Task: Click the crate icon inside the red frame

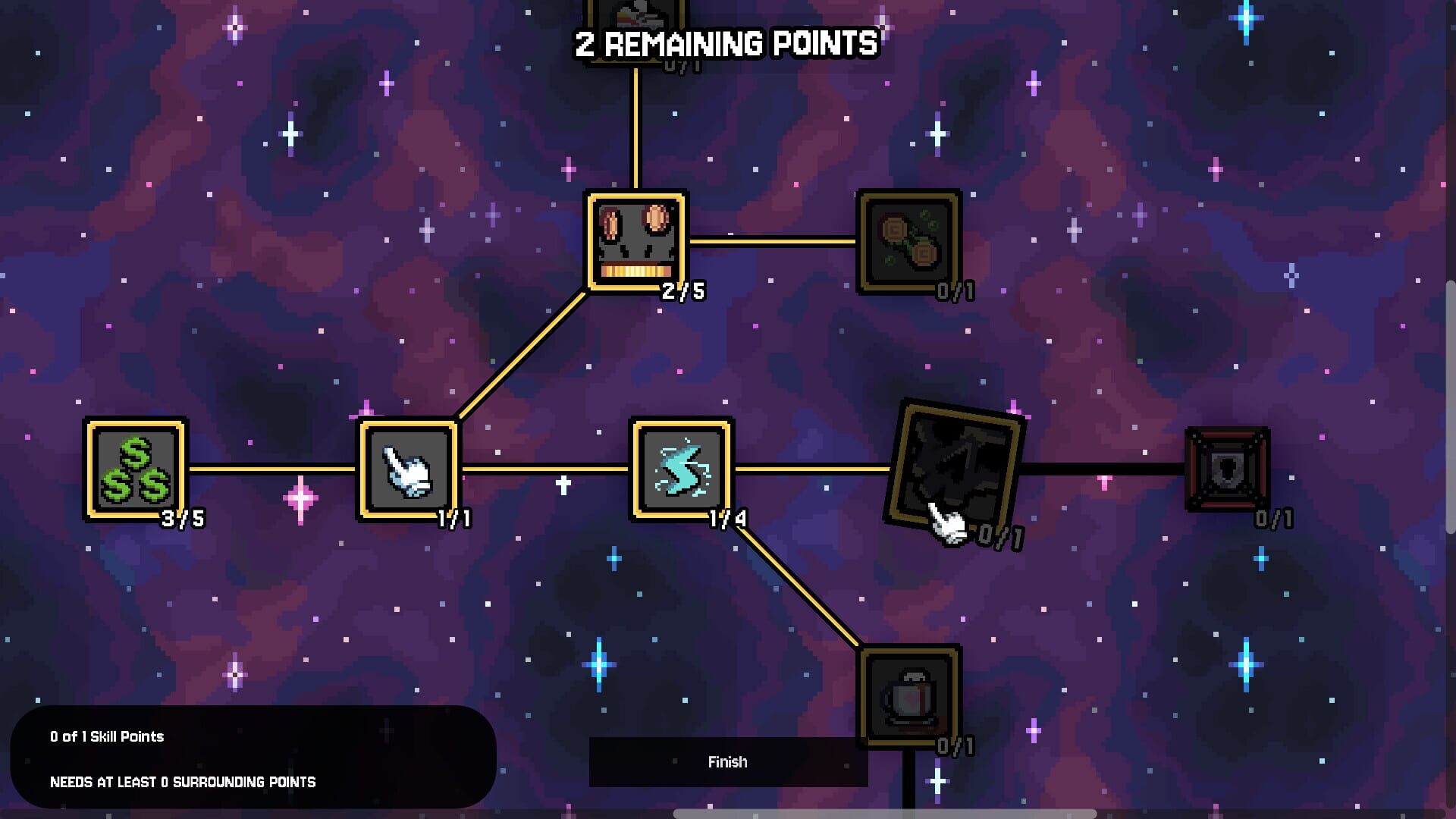Action: coord(1226,470)
